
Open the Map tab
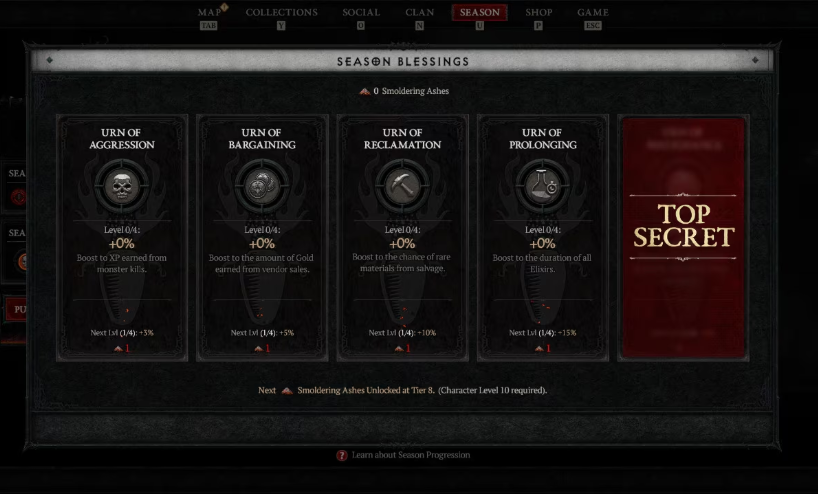tap(208, 13)
